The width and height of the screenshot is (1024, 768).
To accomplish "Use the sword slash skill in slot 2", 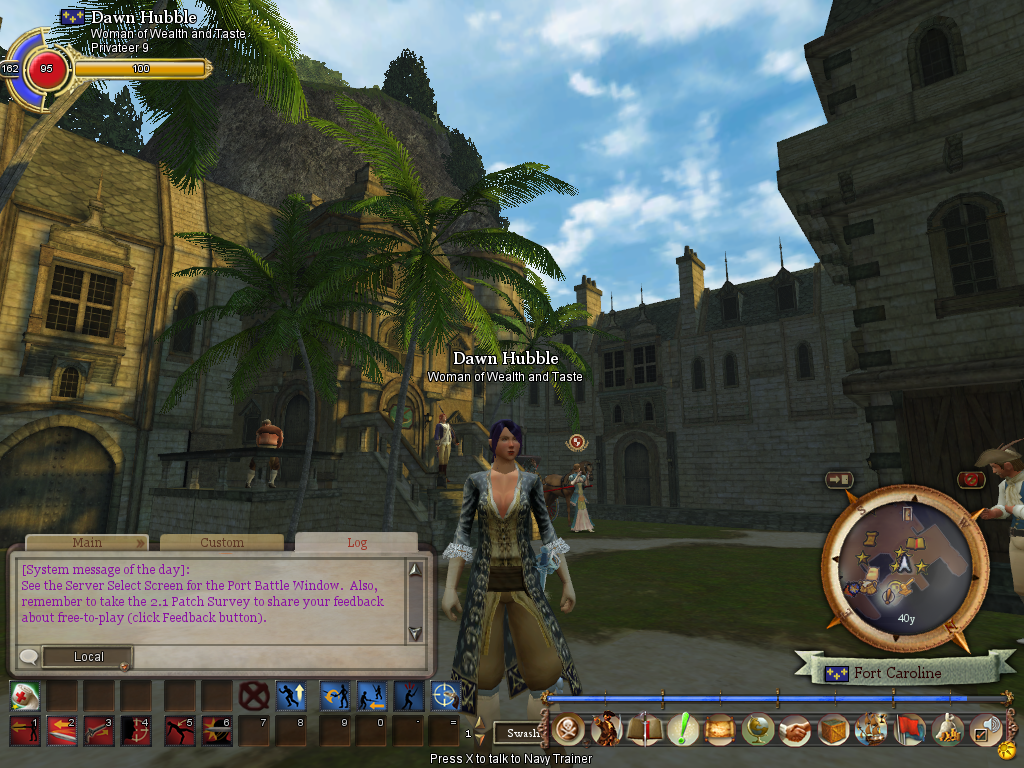I will point(61,731).
